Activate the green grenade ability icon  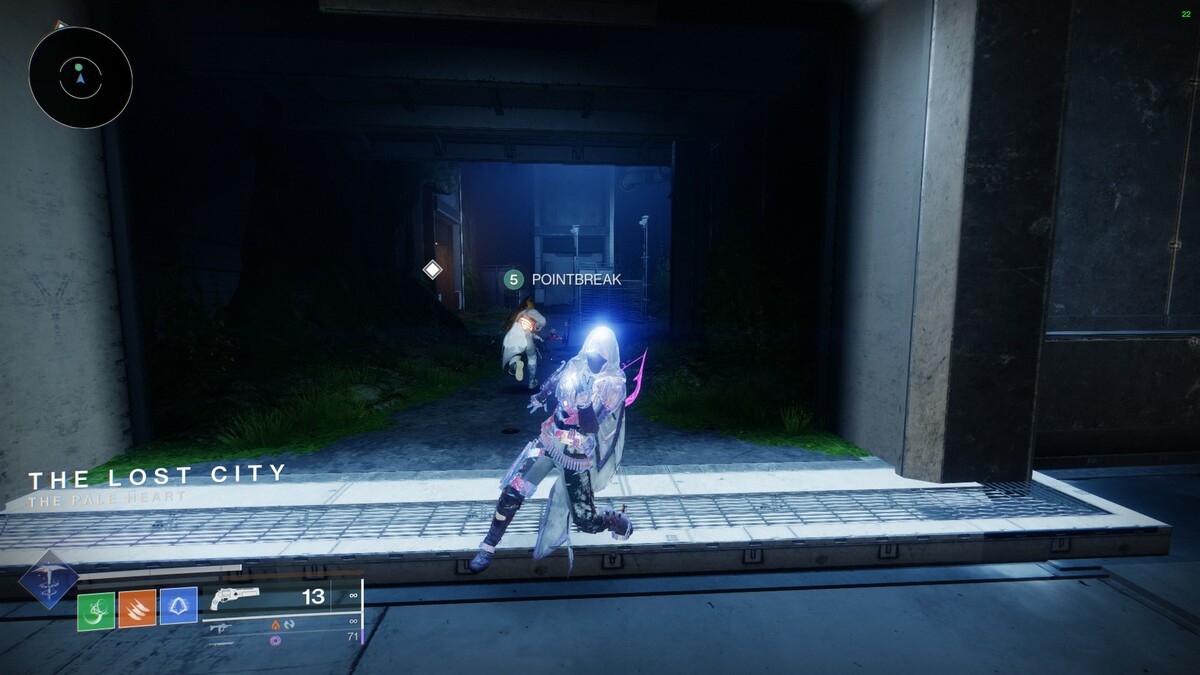pos(97,606)
